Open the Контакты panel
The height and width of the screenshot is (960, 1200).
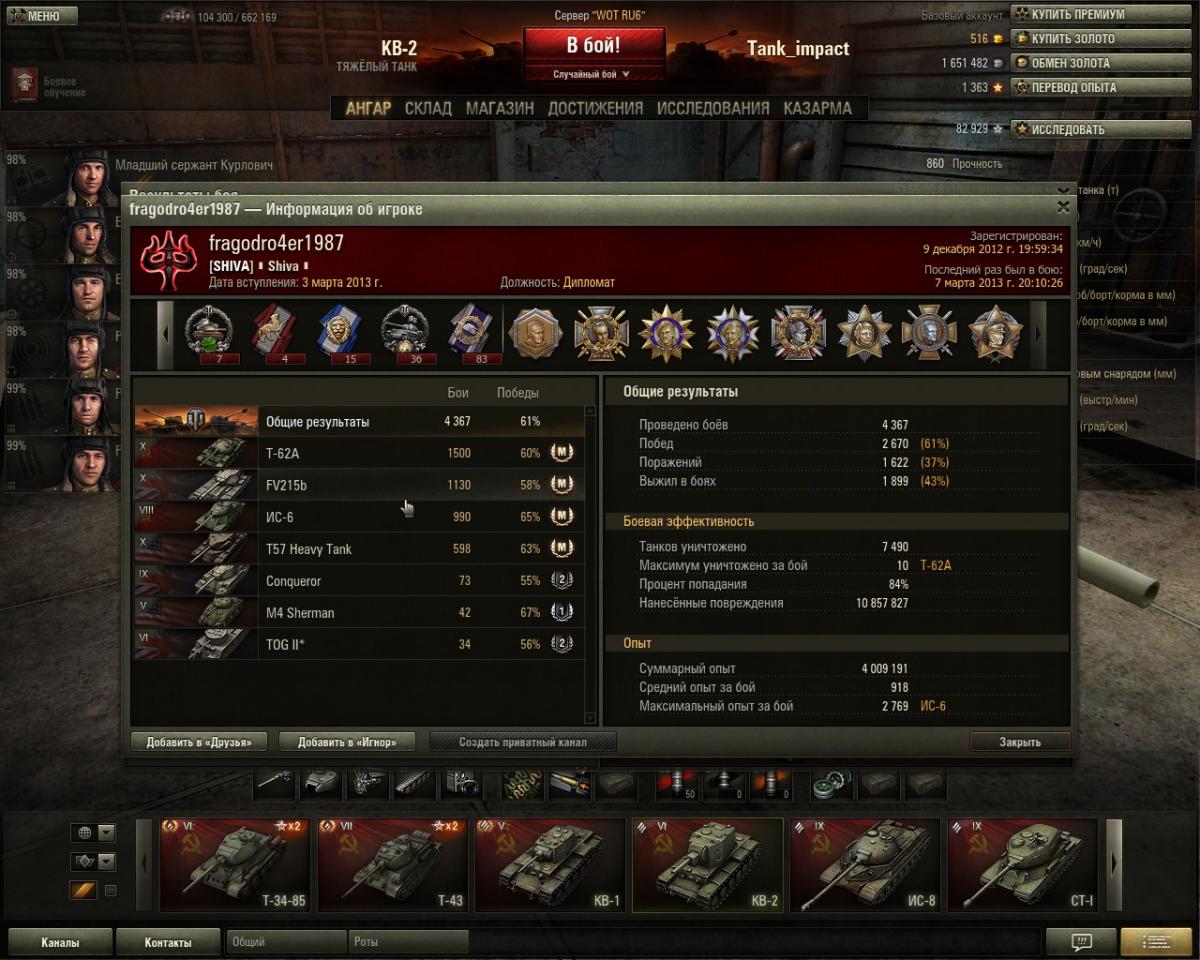168,942
